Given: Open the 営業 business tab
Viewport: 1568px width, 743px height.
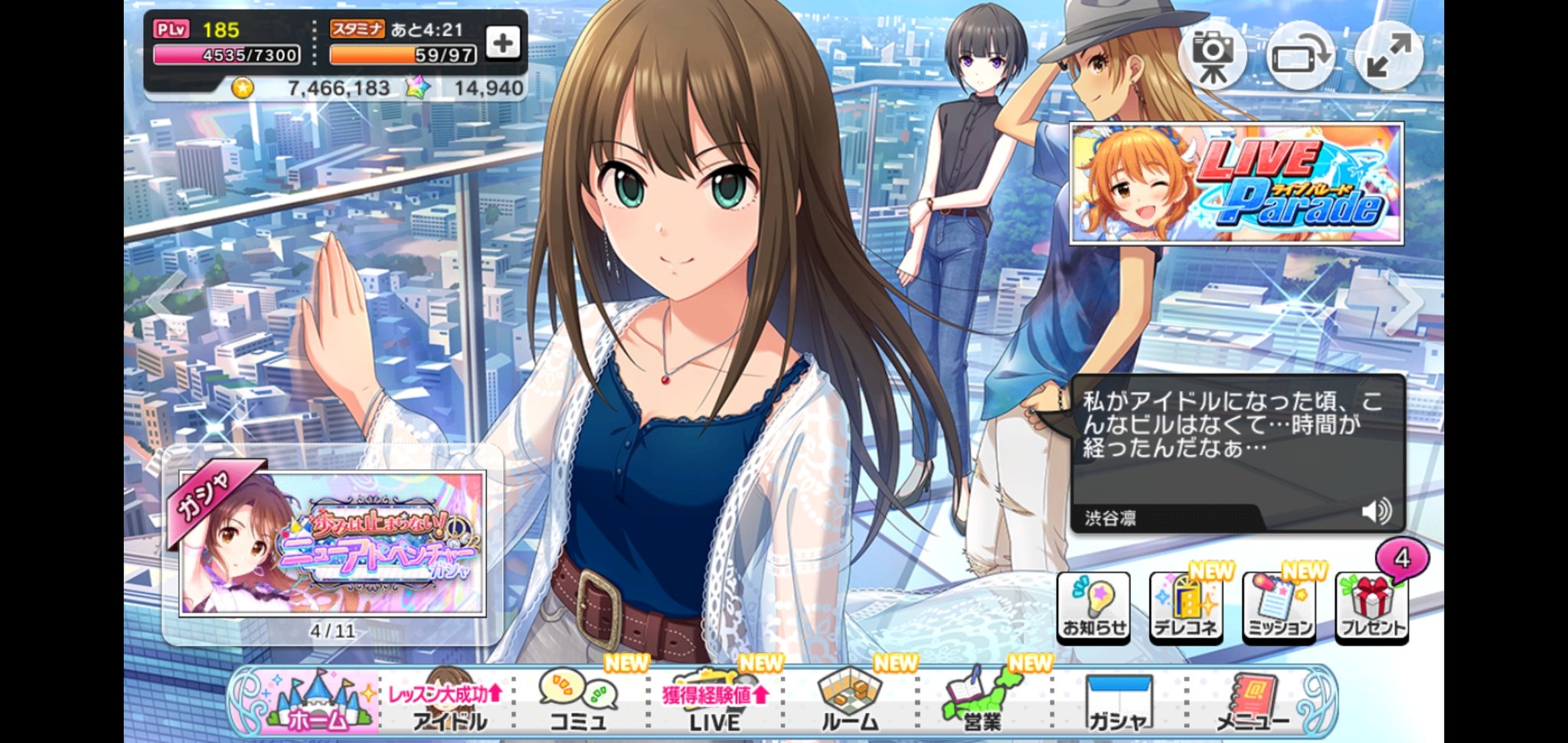Looking at the screenshot, I should [x=982, y=702].
